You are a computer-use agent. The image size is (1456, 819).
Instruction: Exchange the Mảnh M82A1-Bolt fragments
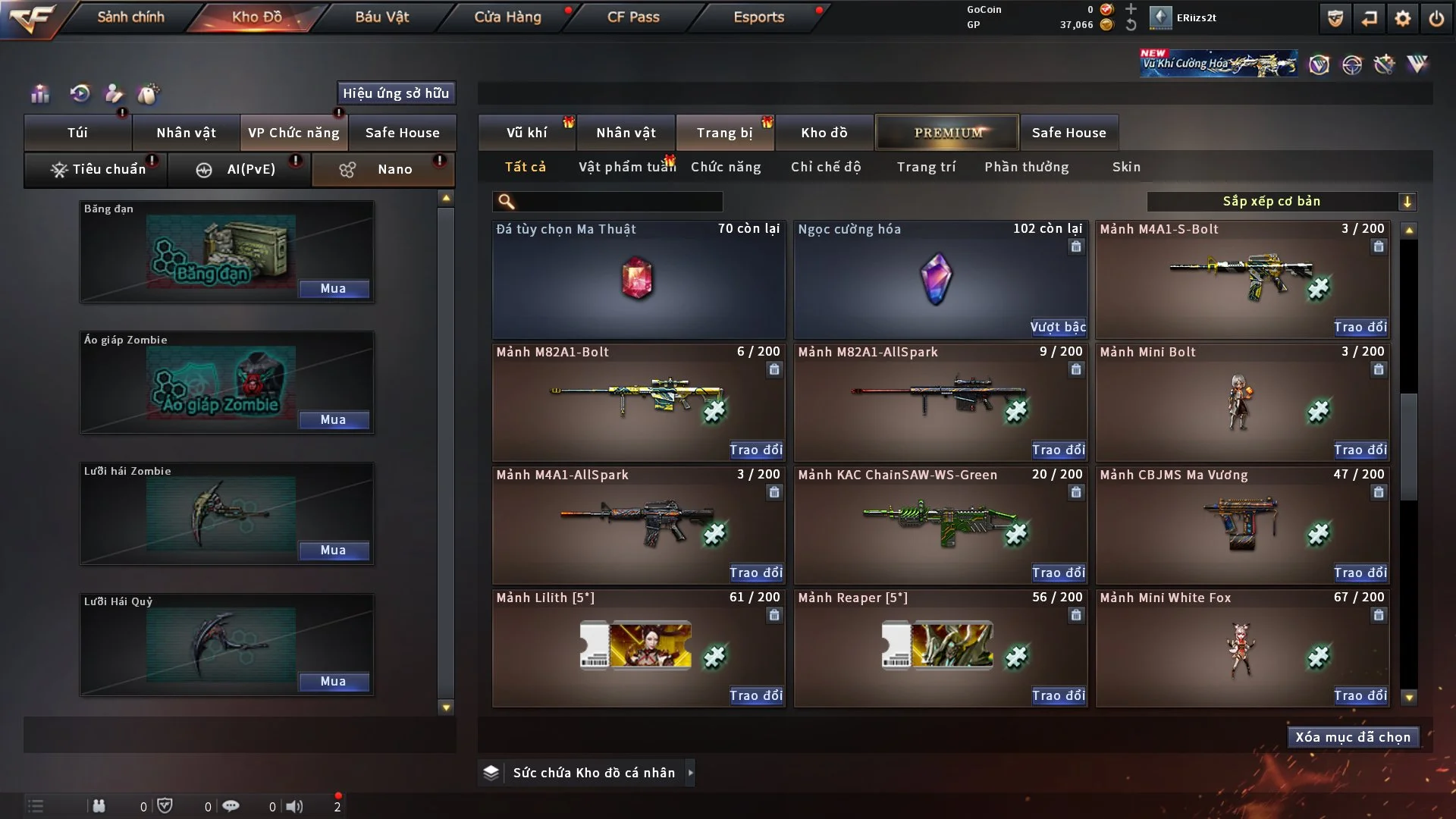coord(755,450)
